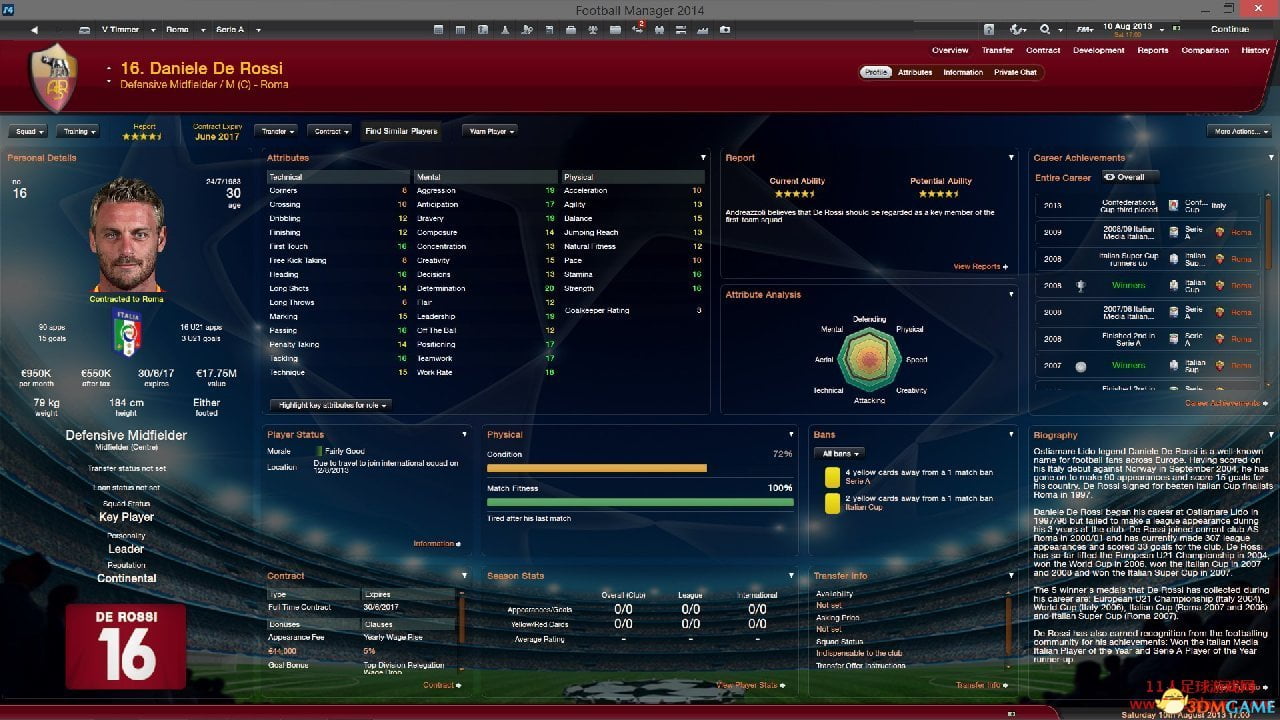Open the Comparison tab
This screenshot has height=720, width=1280.
(x=1205, y=50)
